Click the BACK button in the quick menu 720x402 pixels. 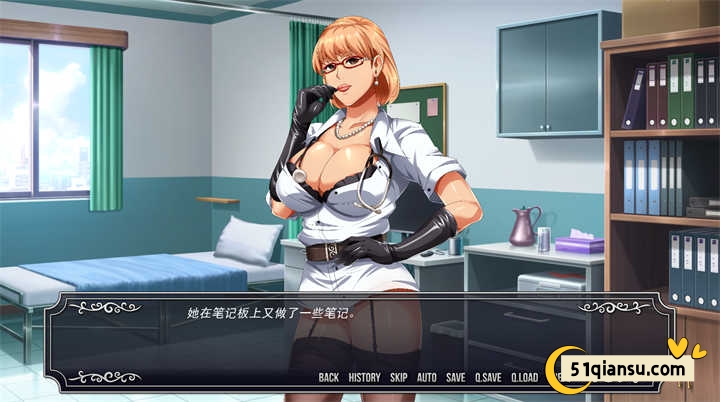pyautogui.click(x=328, y=378)
